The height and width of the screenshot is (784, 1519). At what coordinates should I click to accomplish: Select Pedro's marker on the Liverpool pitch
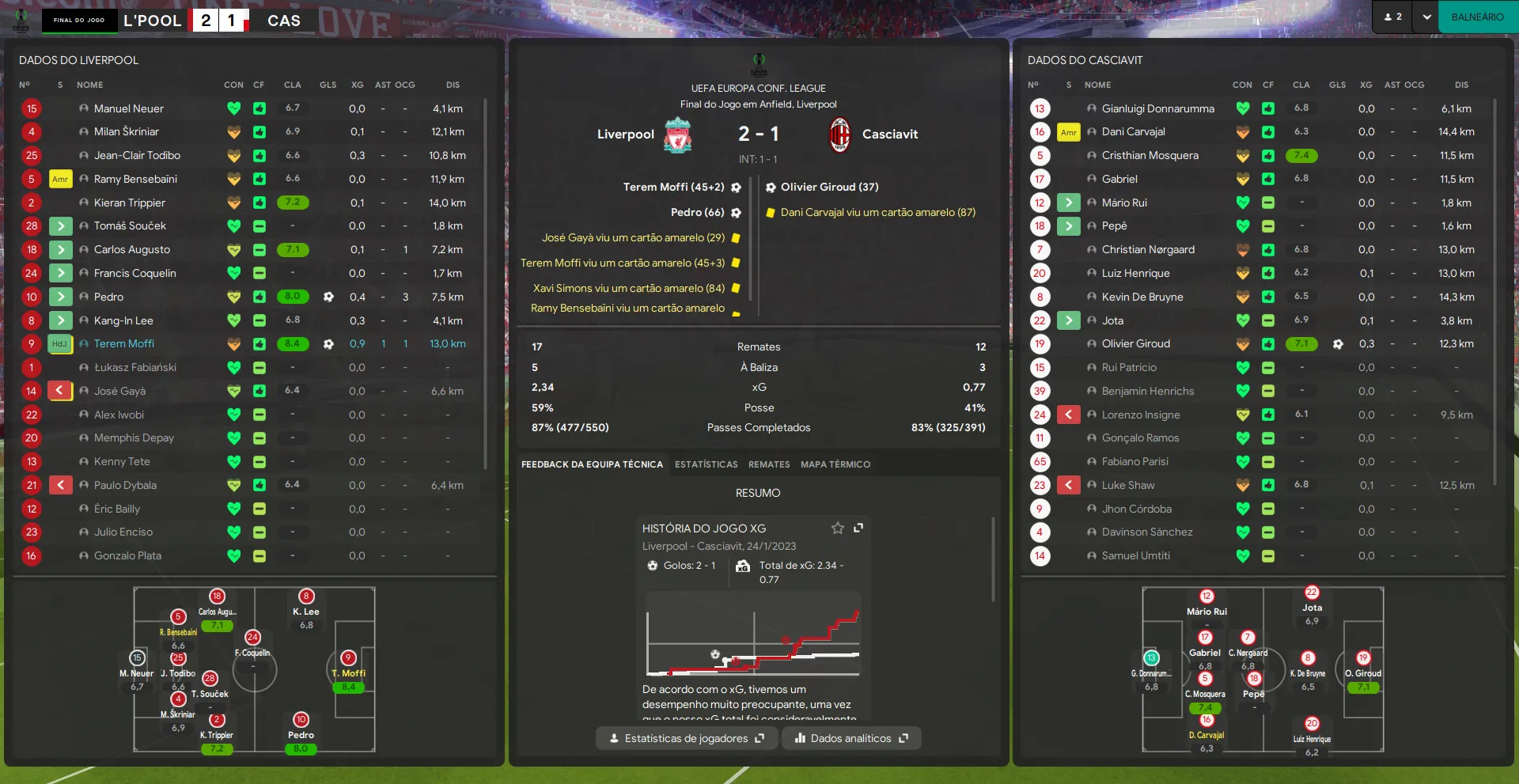point(301,720)
